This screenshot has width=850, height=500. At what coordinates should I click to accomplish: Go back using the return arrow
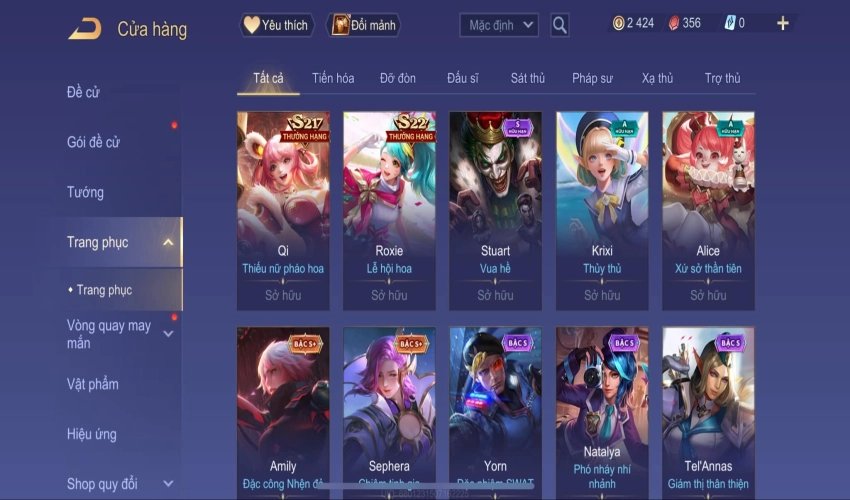[84, 29]
